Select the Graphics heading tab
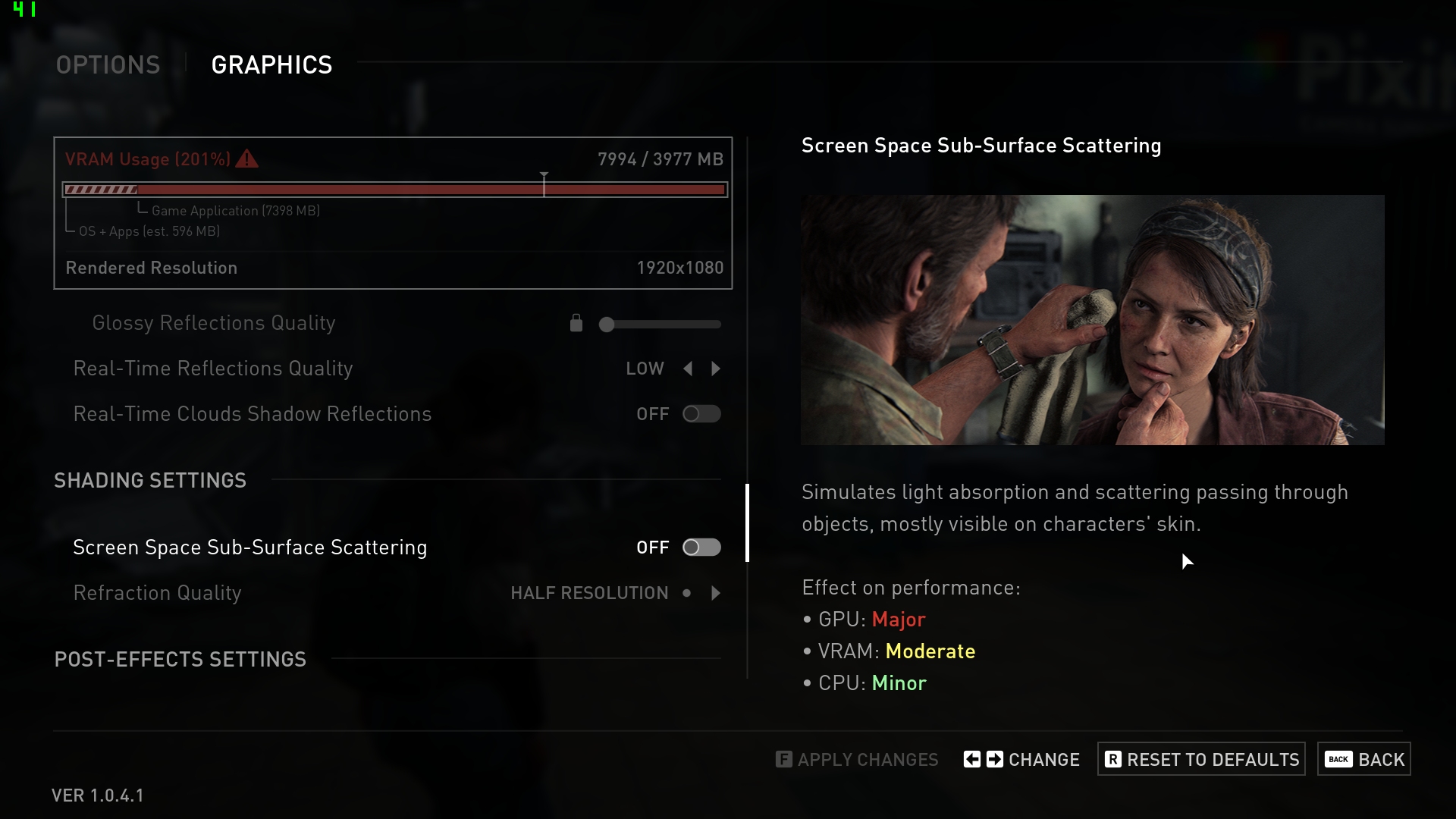This screenshot has width=1456, height=819. pos(271,65)
